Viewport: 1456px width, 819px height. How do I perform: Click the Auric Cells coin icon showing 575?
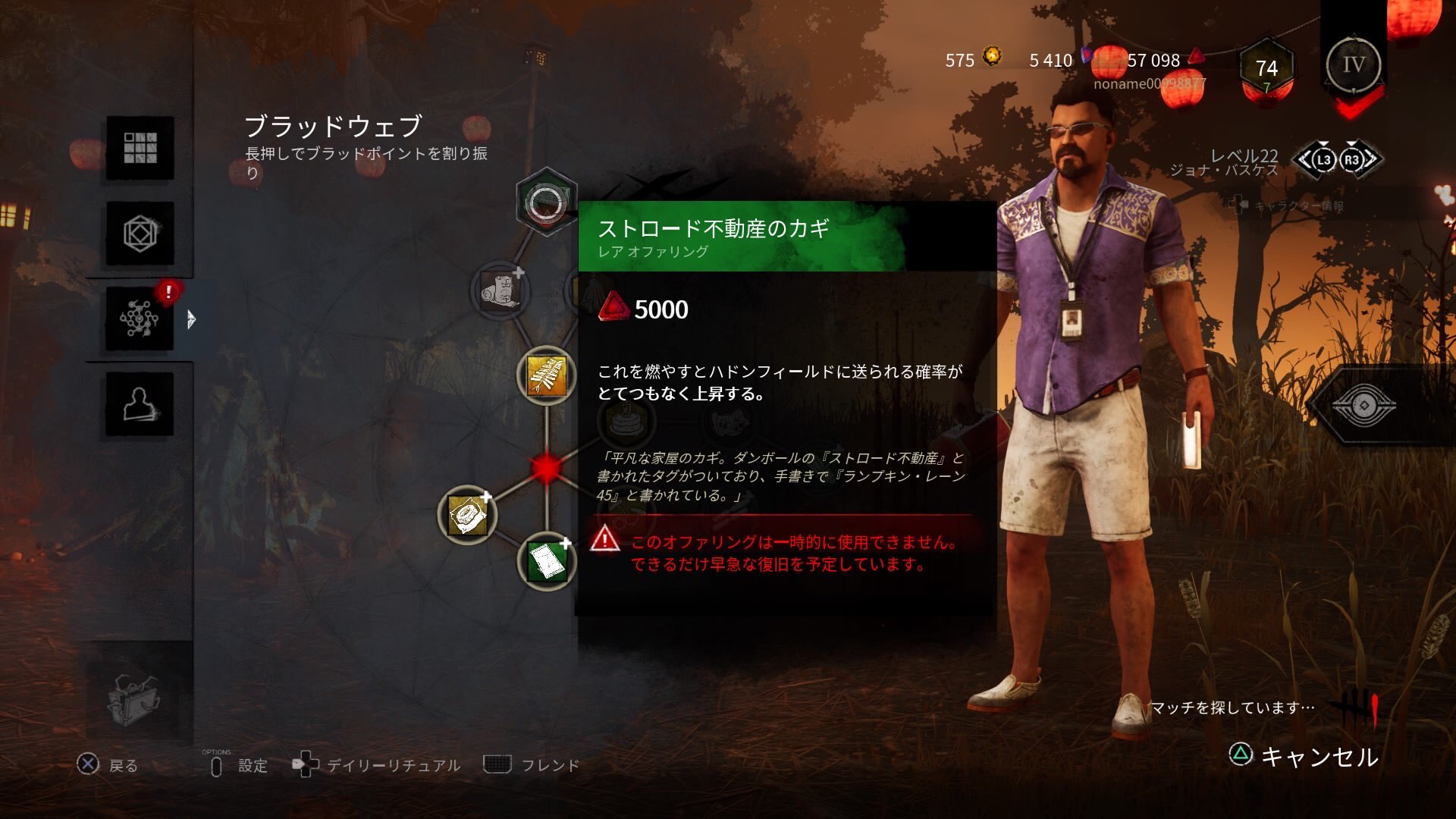click(991, 55)
